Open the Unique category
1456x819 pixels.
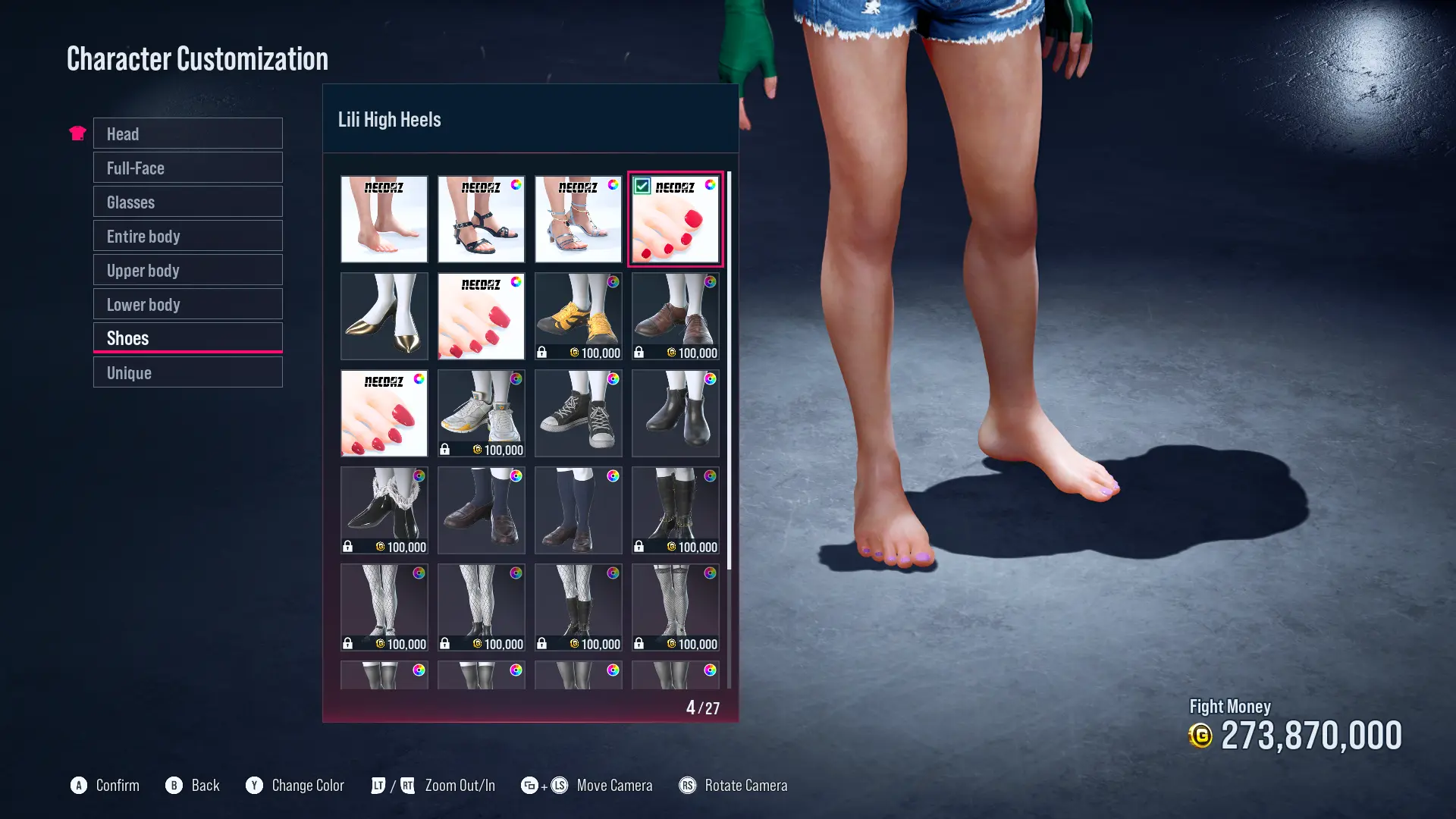pyautogui.click(x=187, y=372)
